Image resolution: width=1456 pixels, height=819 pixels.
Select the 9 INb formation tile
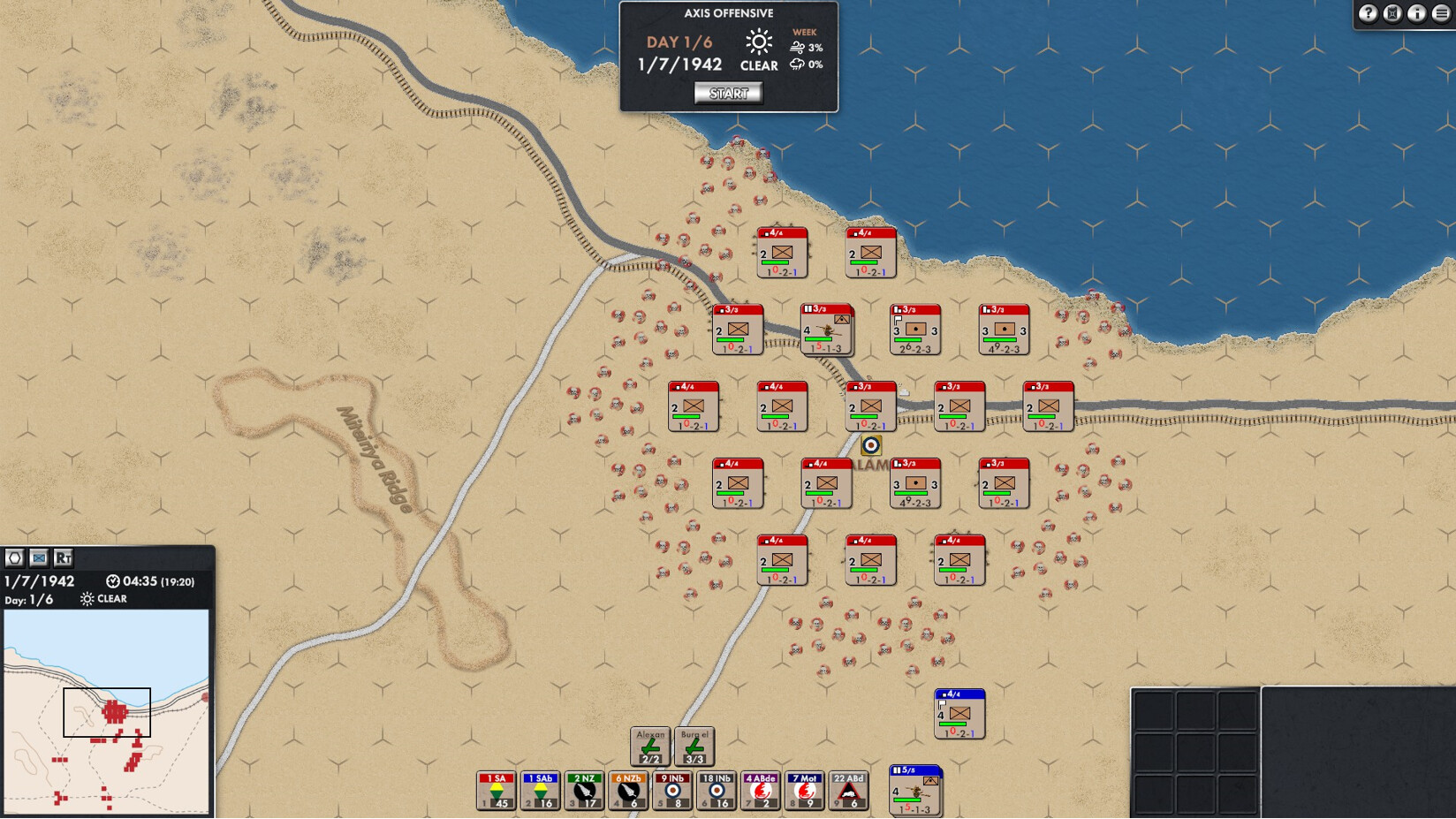pos(672,791)
